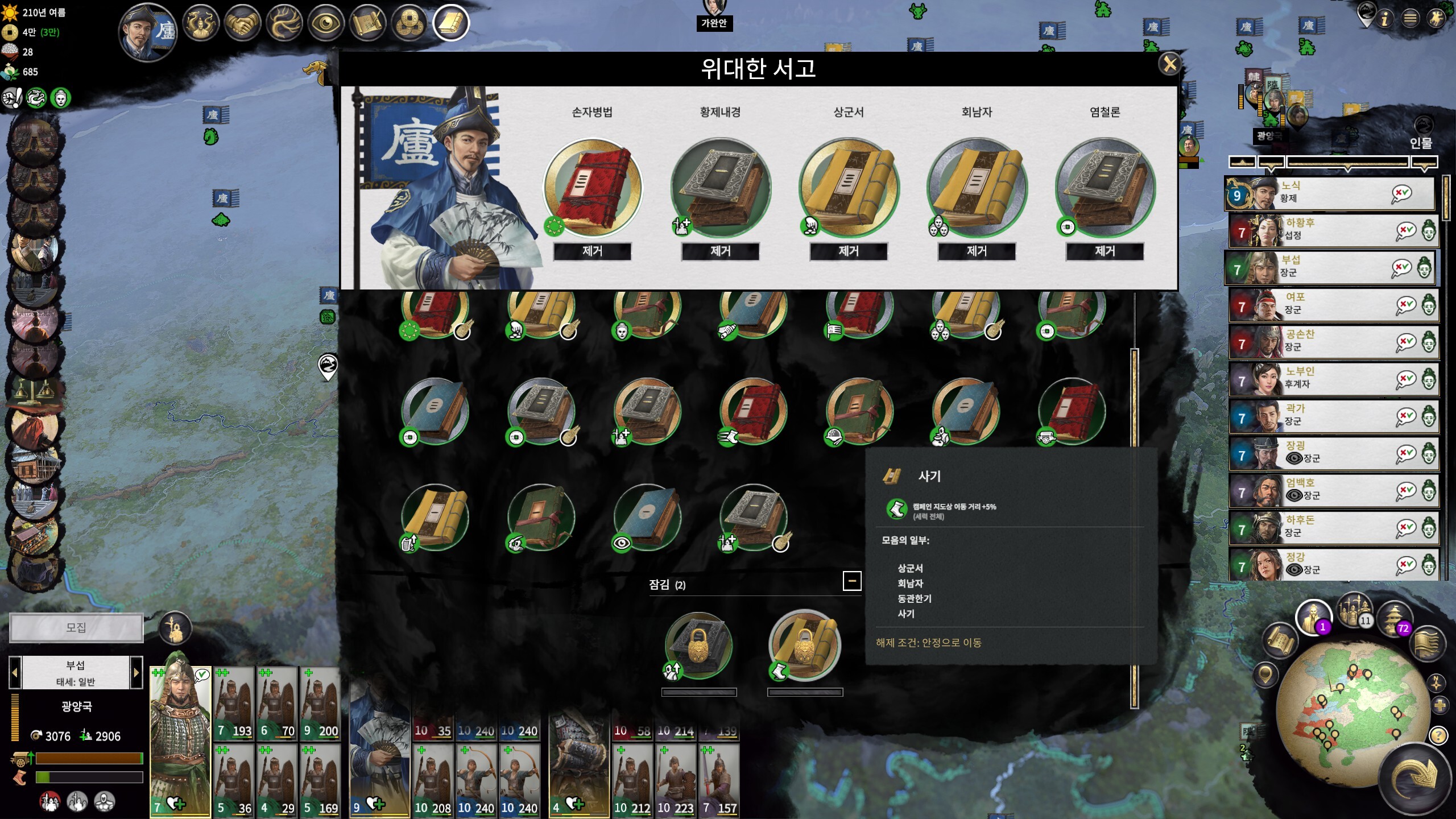
Task: Switch to the next army with right arrow
Action: point(136,673)
